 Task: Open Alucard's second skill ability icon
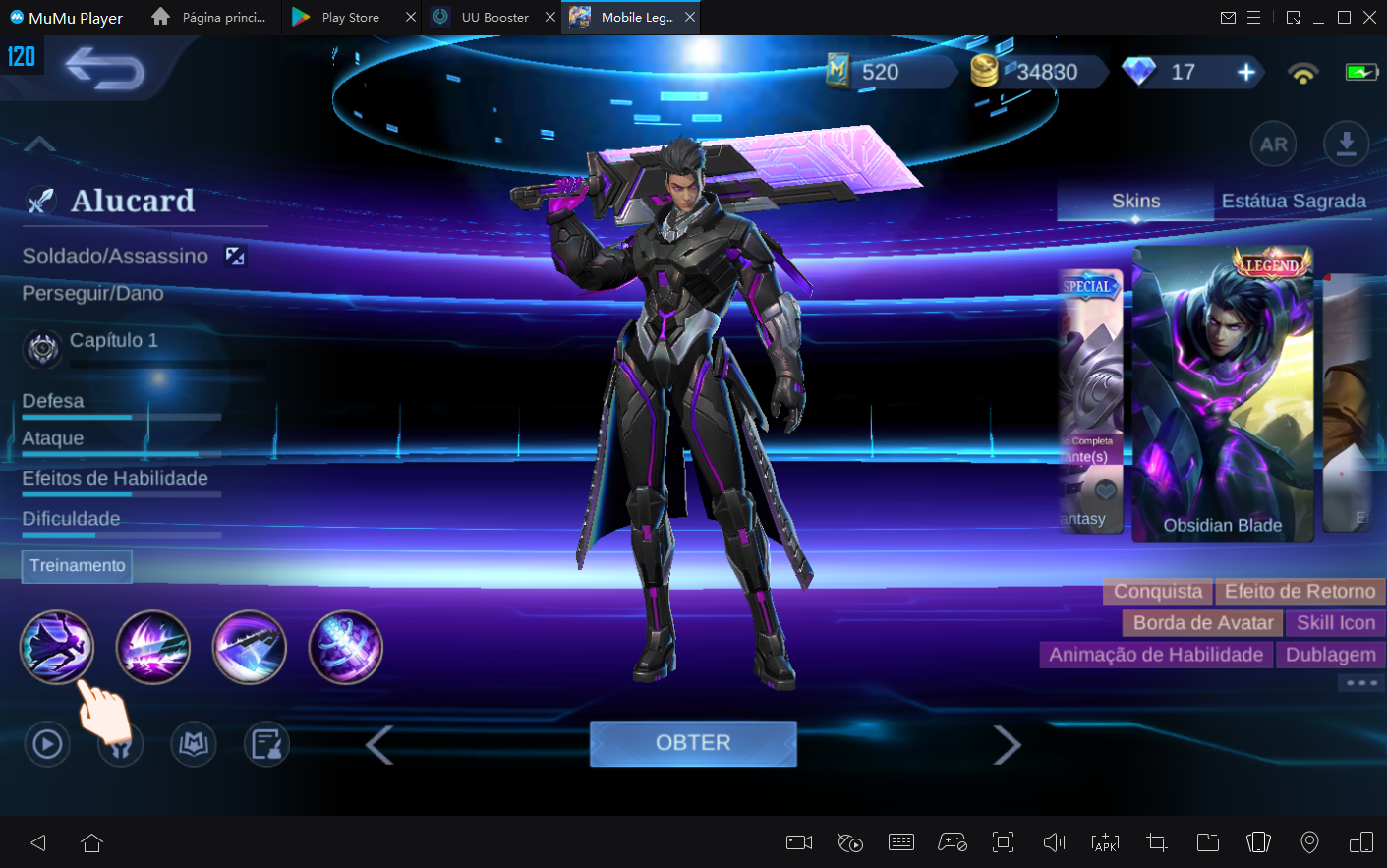click(153, 647)
